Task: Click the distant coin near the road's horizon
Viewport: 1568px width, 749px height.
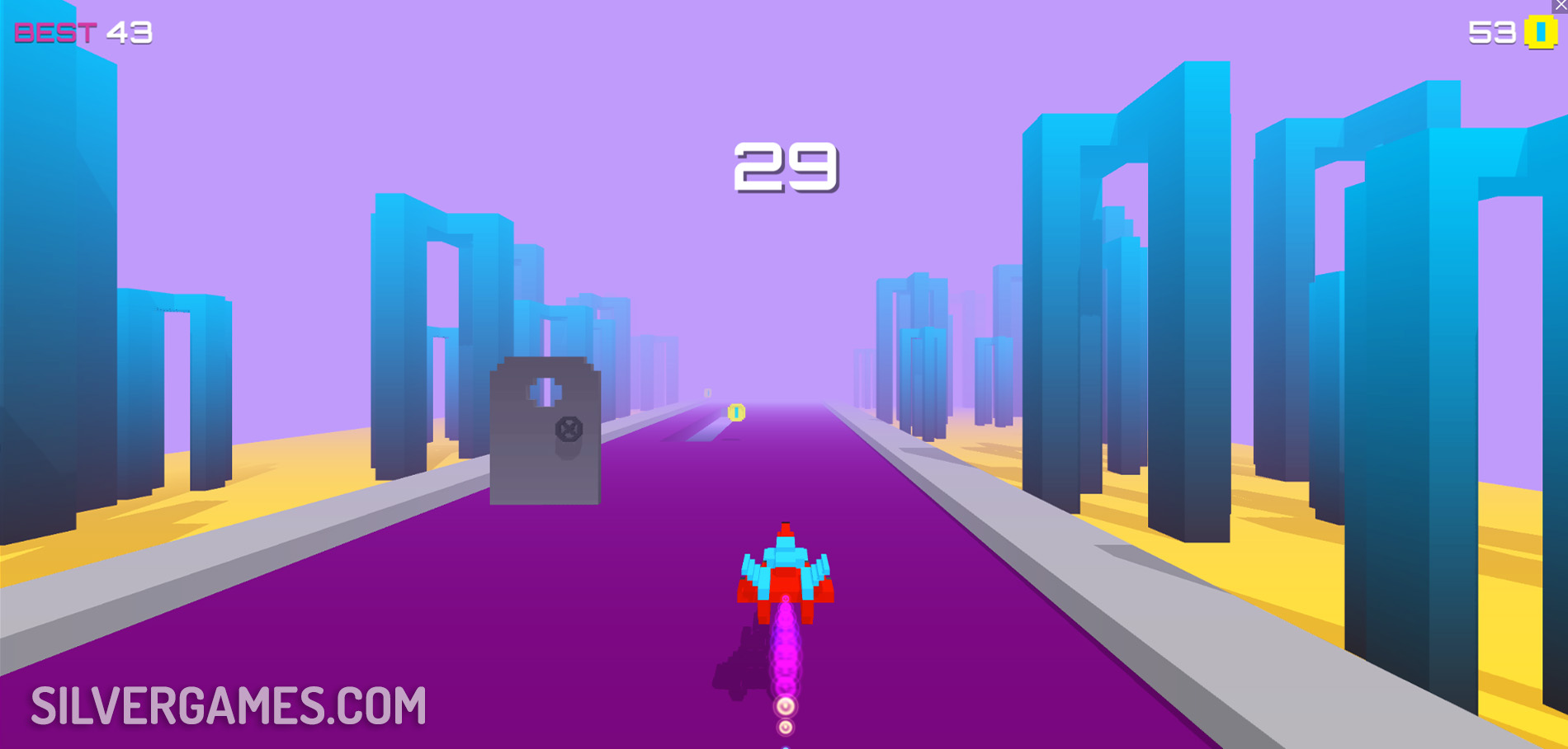Action: point(706,393)
